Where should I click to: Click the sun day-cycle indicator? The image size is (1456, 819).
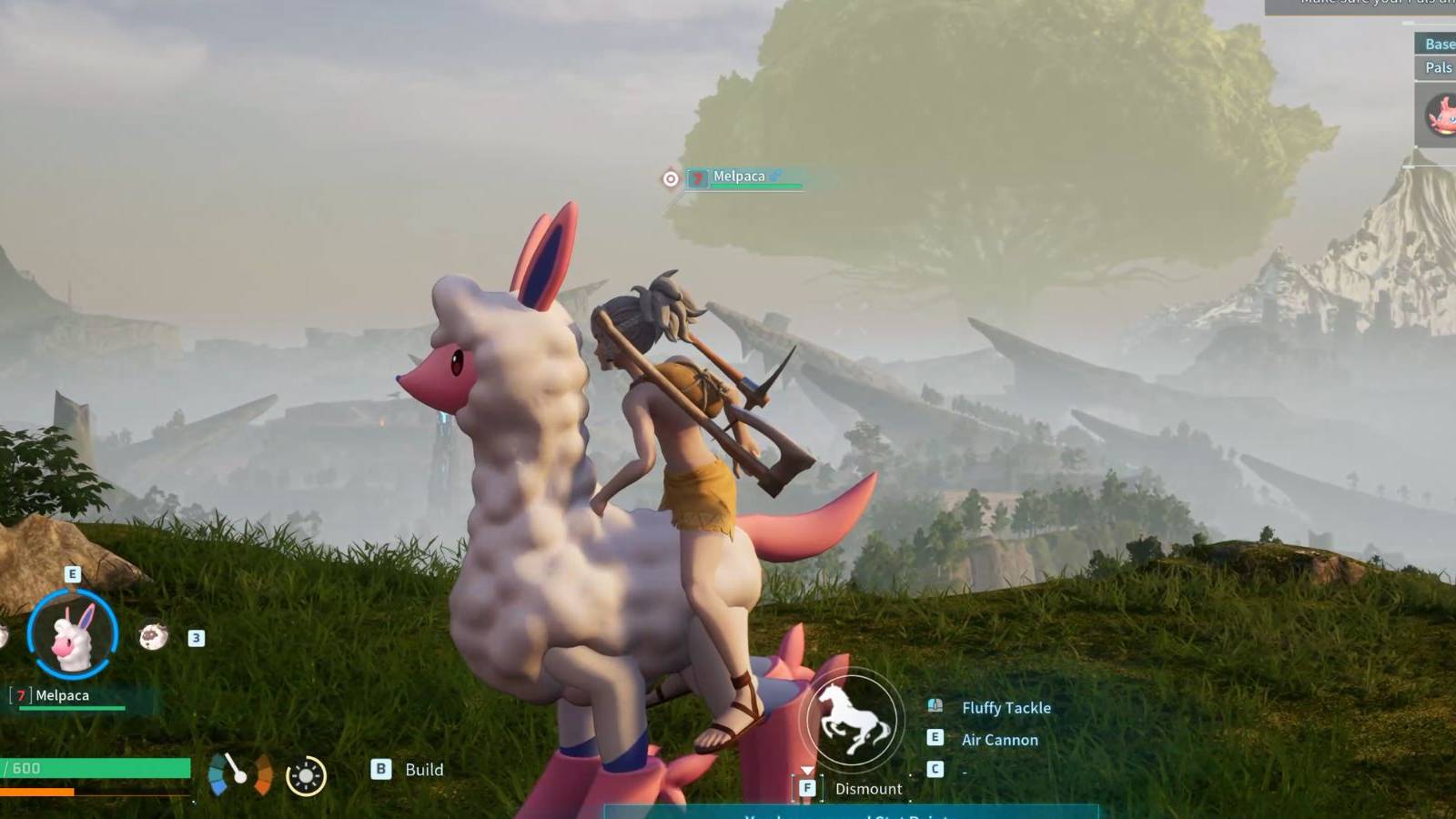pos(306,774)
